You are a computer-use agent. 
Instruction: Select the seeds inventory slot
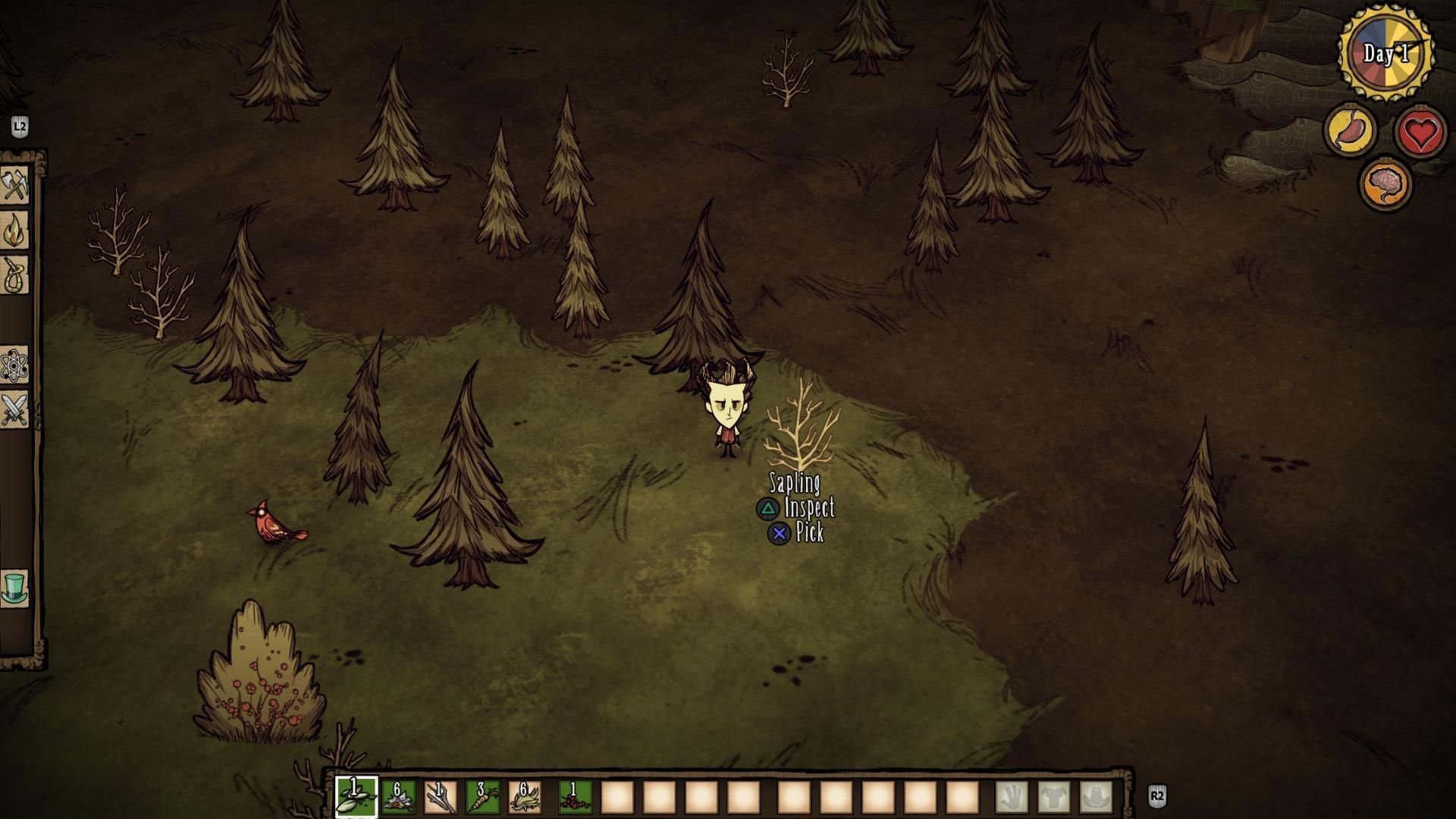[356, 797]
